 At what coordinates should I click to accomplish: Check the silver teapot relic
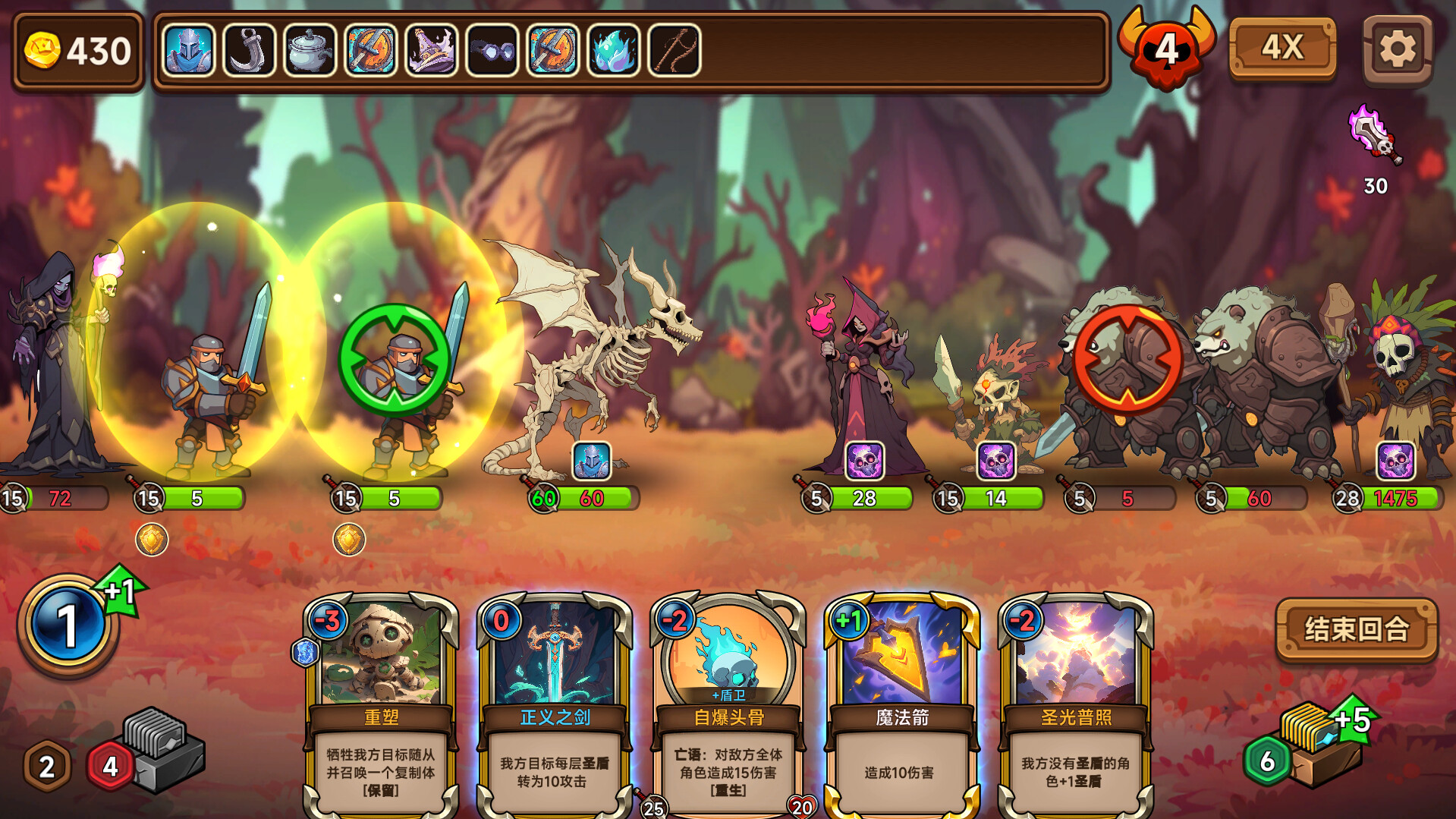[x=310, y=51]
